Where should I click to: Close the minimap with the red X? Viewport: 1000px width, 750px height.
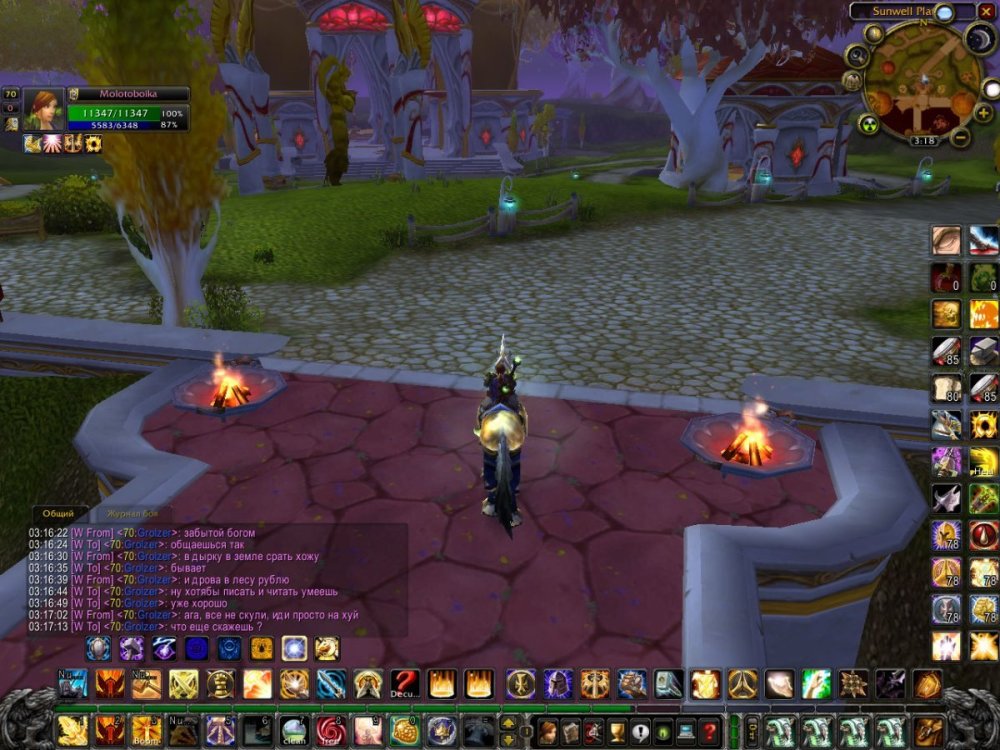[987, 11]
